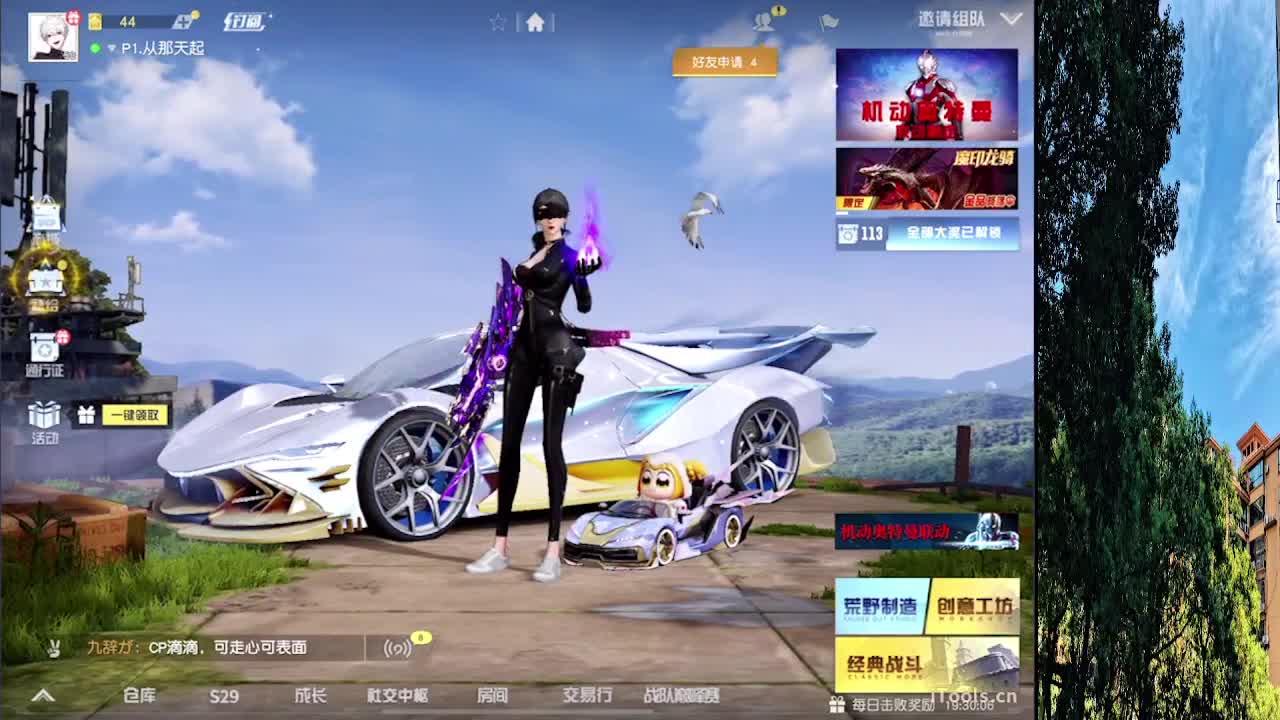Open the 社交中枢 social hub menu
Image resolution: width=1280 pixels, height=720 pixels.
tap(398, 694)
